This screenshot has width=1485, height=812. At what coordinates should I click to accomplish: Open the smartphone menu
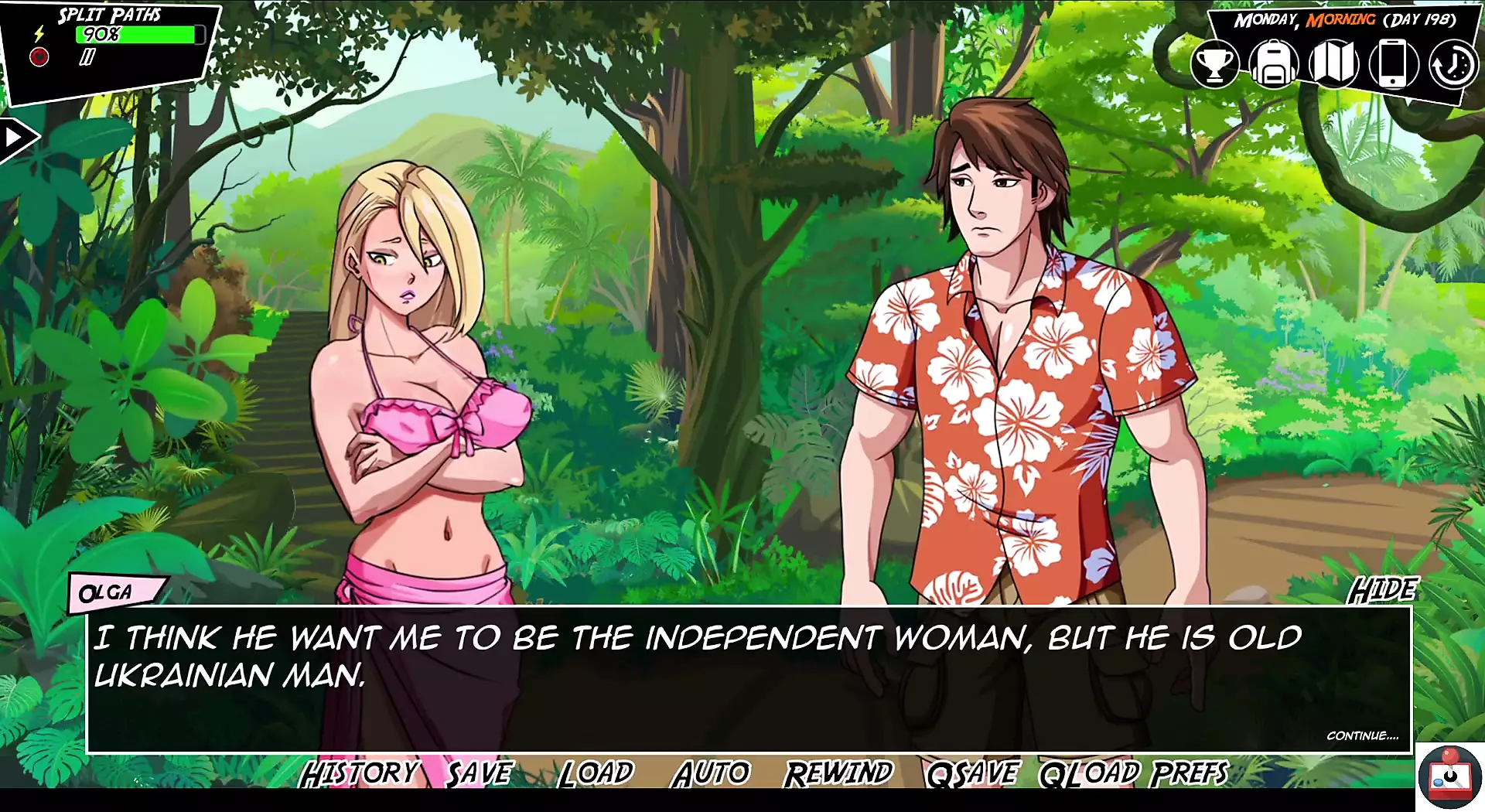coord(1393,64)
